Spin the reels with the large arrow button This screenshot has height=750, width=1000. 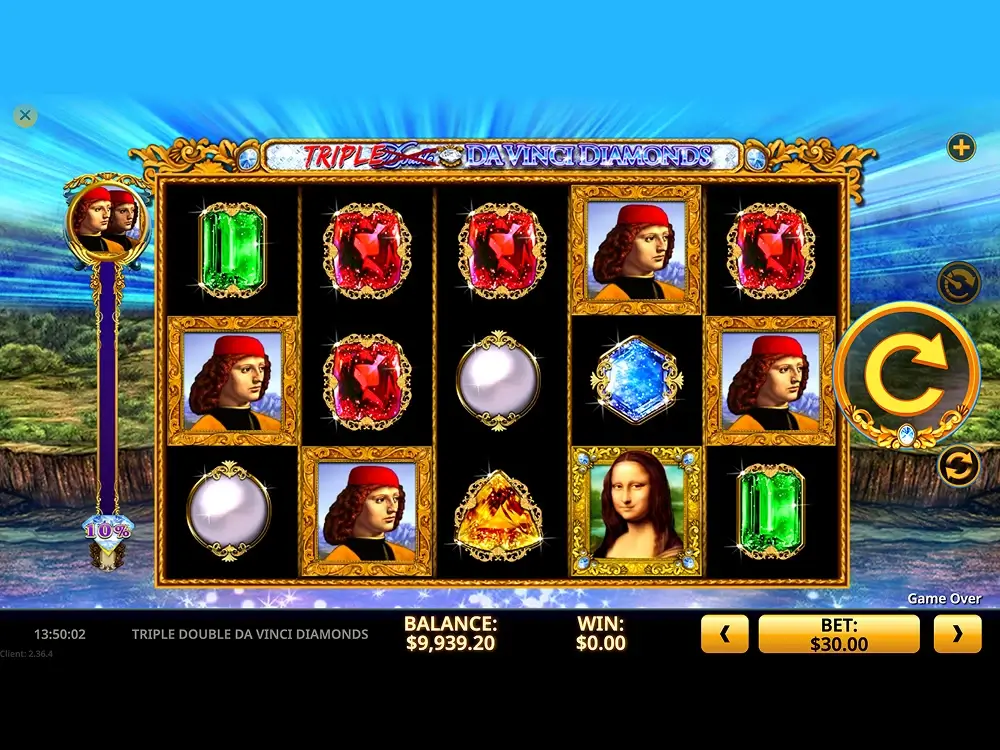[x=905, y=374]
